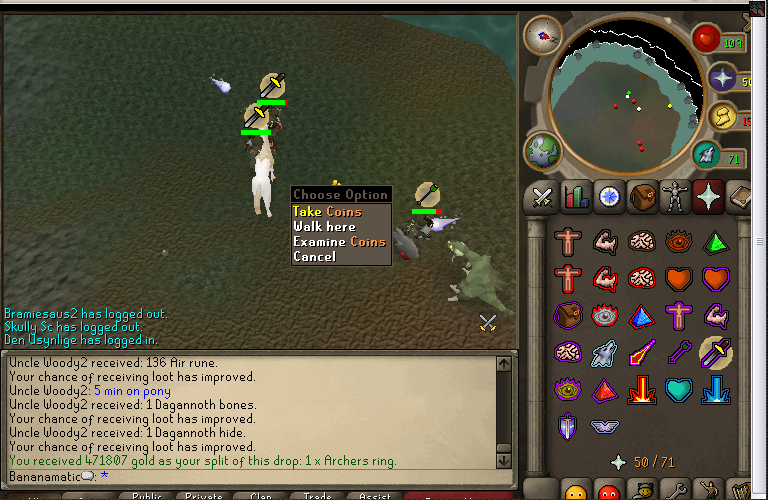The height and width of the screenshot is (500, 768).
Task: Pick Examine Coins in the option menu
Action: pyautogui.click(x=339, y=242)
